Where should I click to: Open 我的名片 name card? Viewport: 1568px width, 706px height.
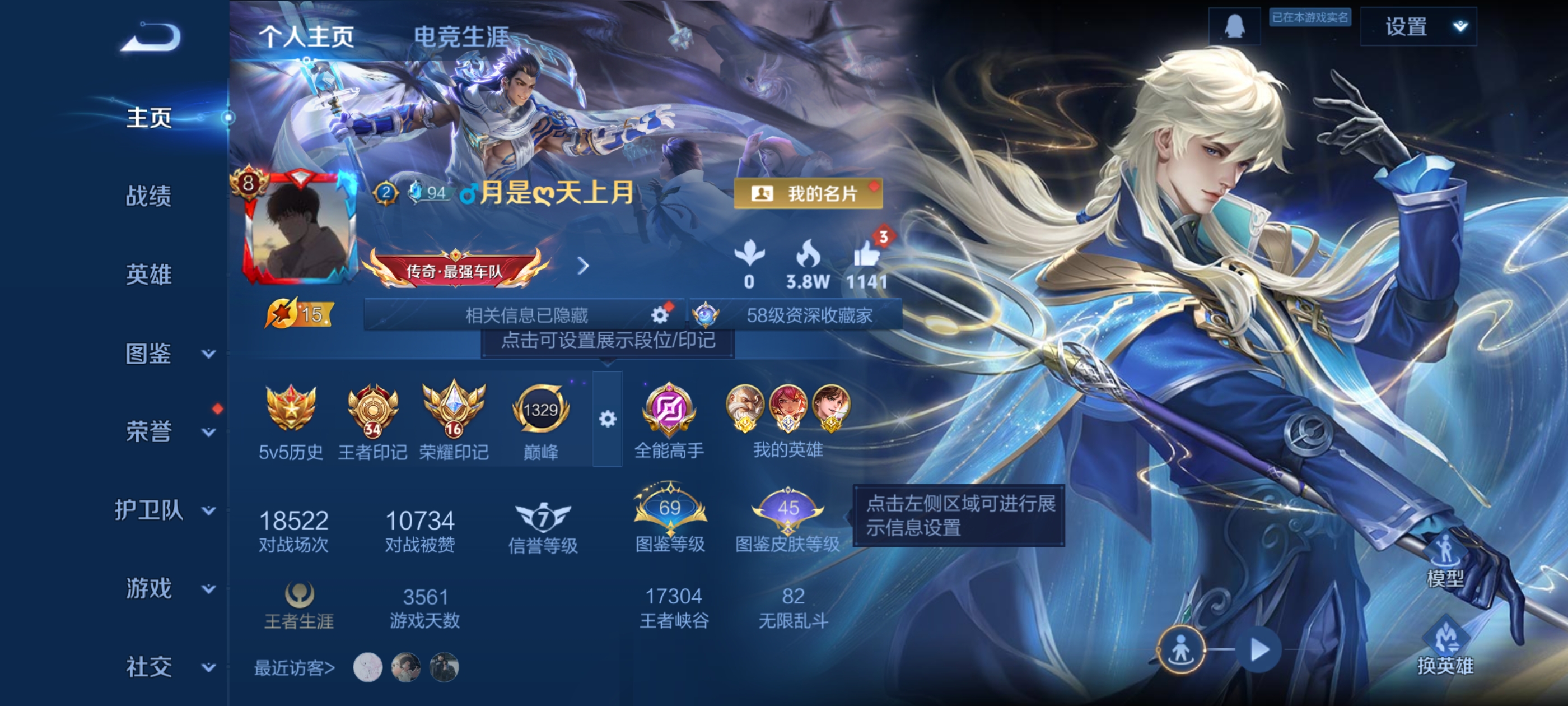[808, 194]
